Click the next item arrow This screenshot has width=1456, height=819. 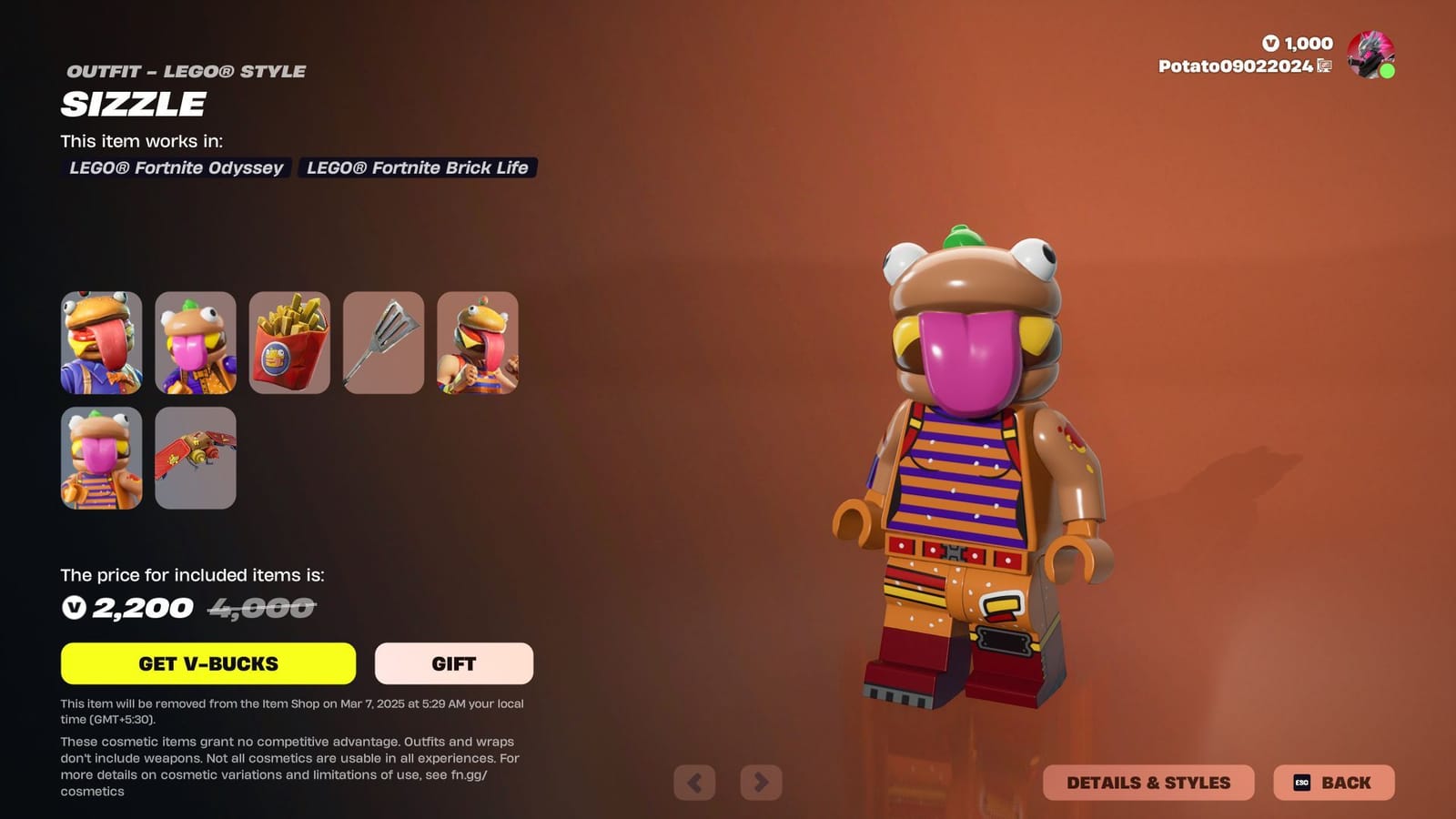pos(763,783)
